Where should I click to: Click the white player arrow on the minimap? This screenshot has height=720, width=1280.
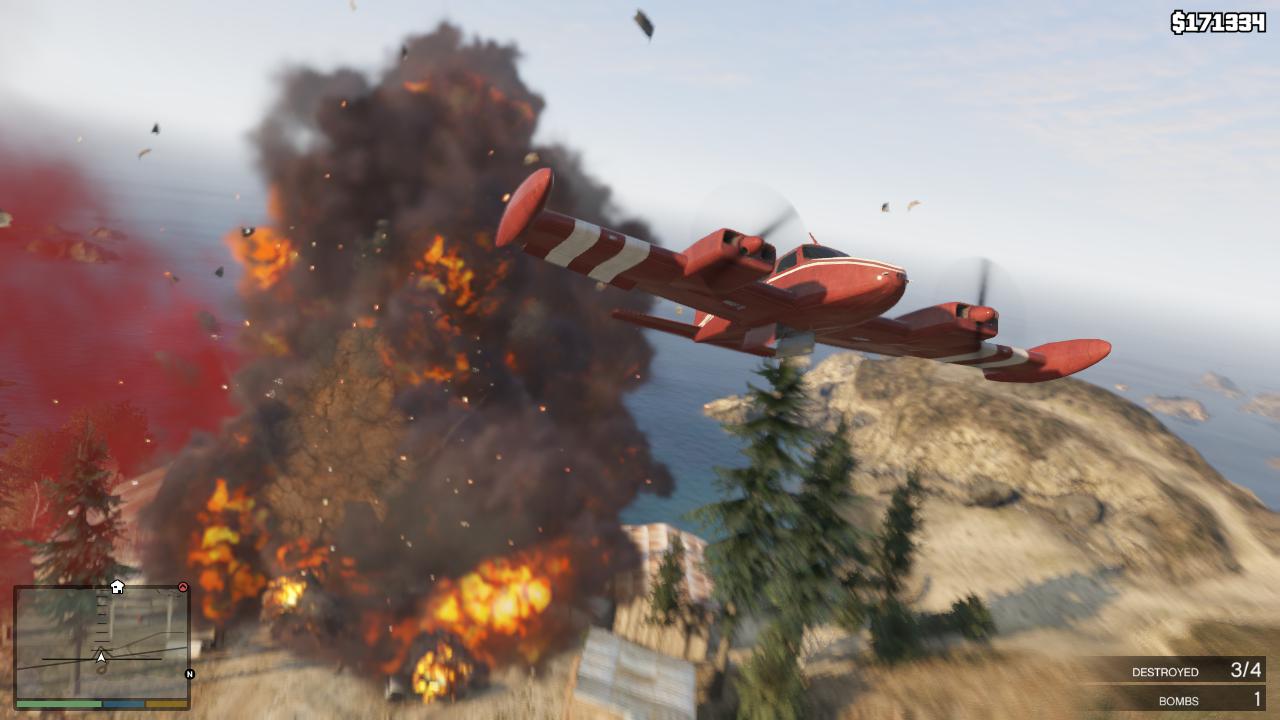[x=100, y=656]
